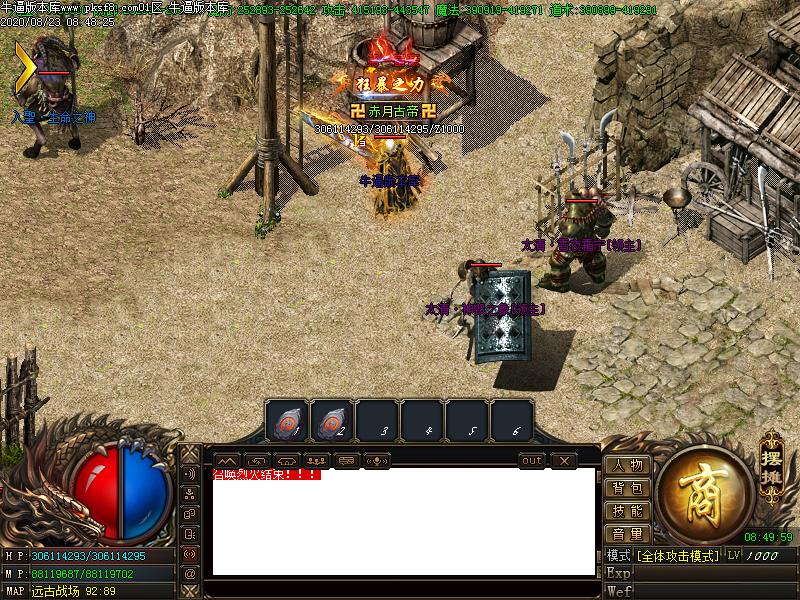
Task: Click the three-person group icon on chat toolbar
Action: pos(317,460)
